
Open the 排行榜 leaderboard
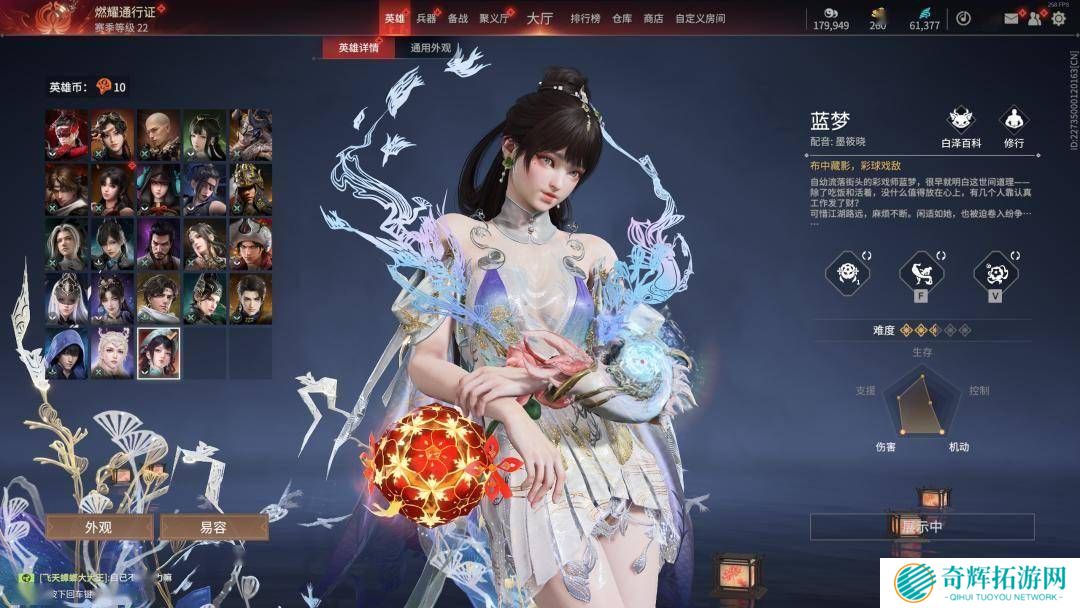pos(585,18)
